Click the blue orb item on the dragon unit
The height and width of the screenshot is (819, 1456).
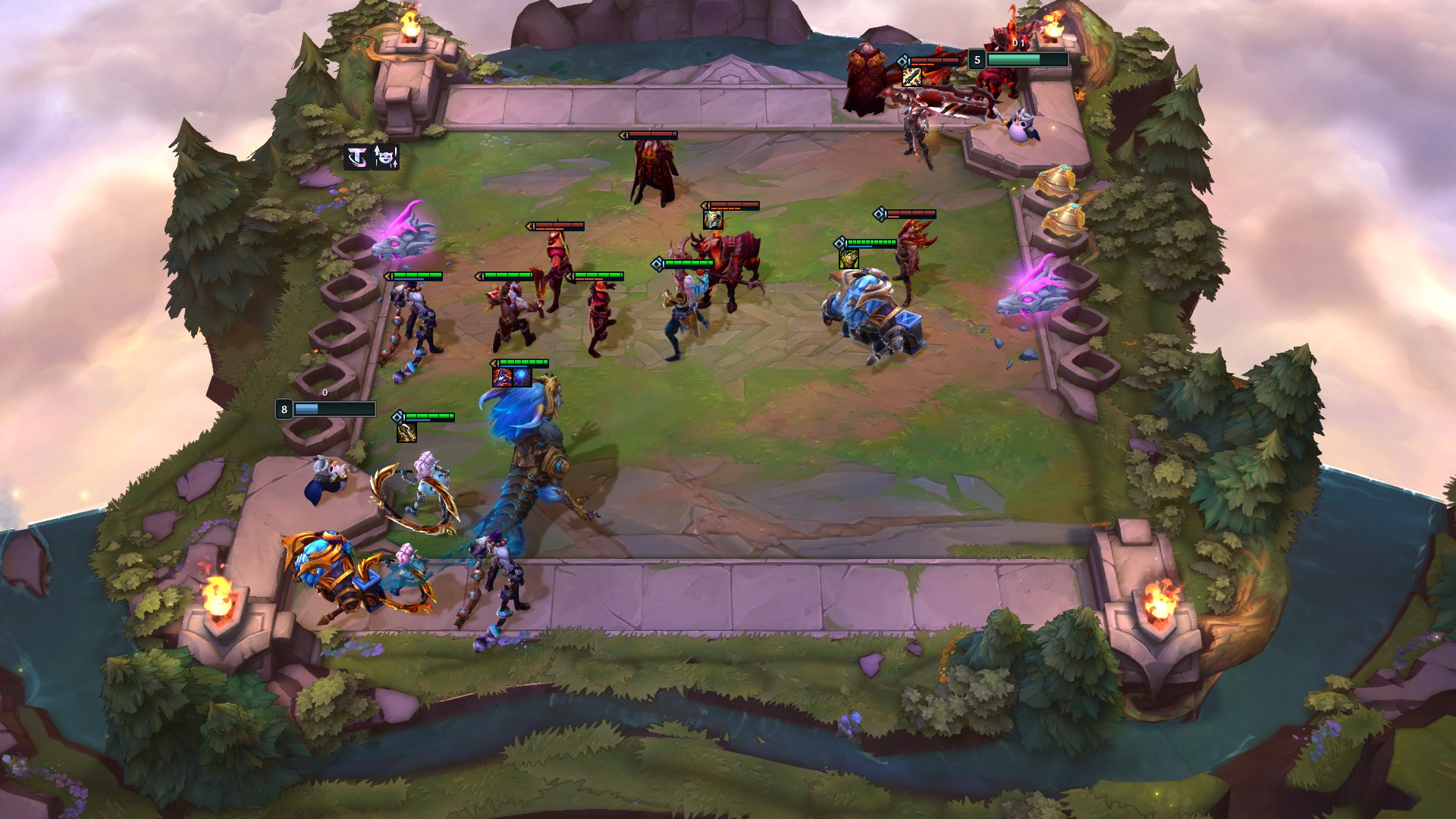pyautogui.click(x=522, y=377)
